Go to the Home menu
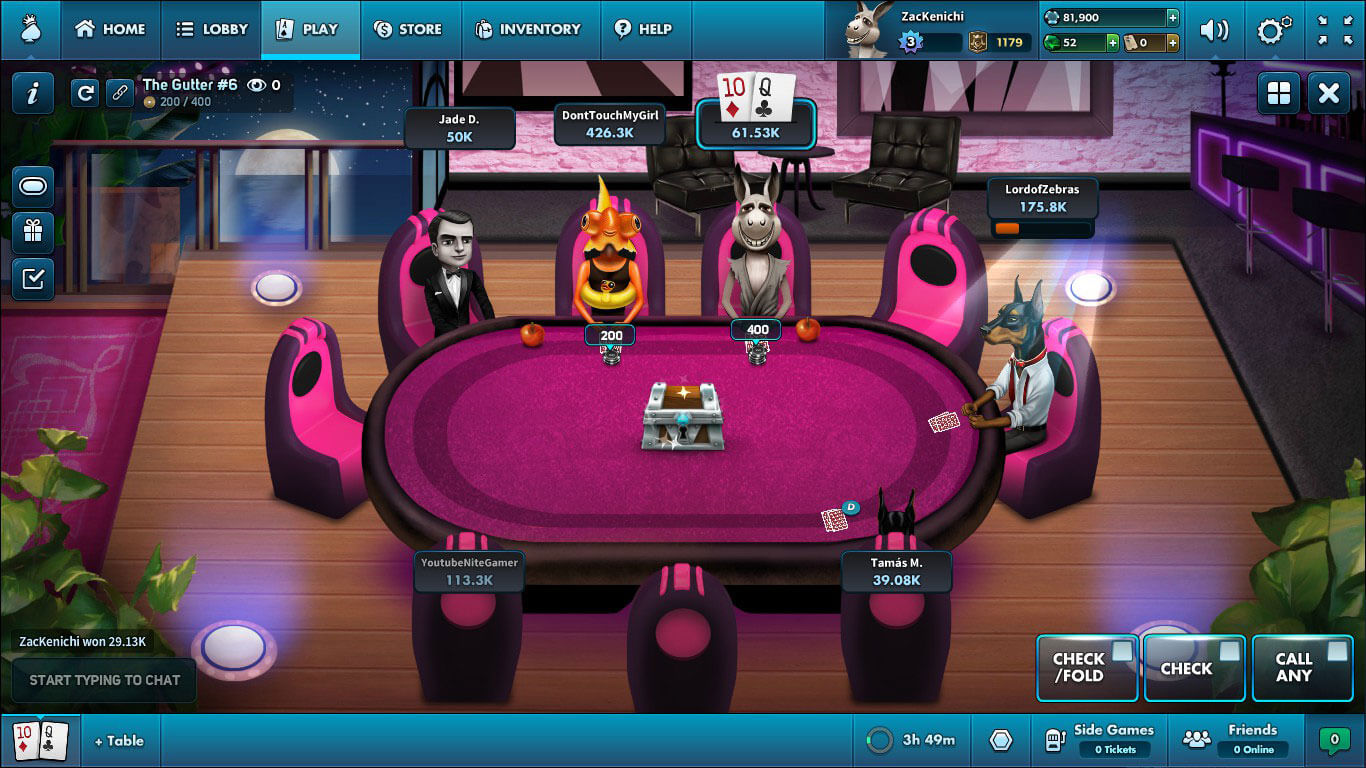The height and width of the screenshot is (768, 1366). click(x=110, y=29)
